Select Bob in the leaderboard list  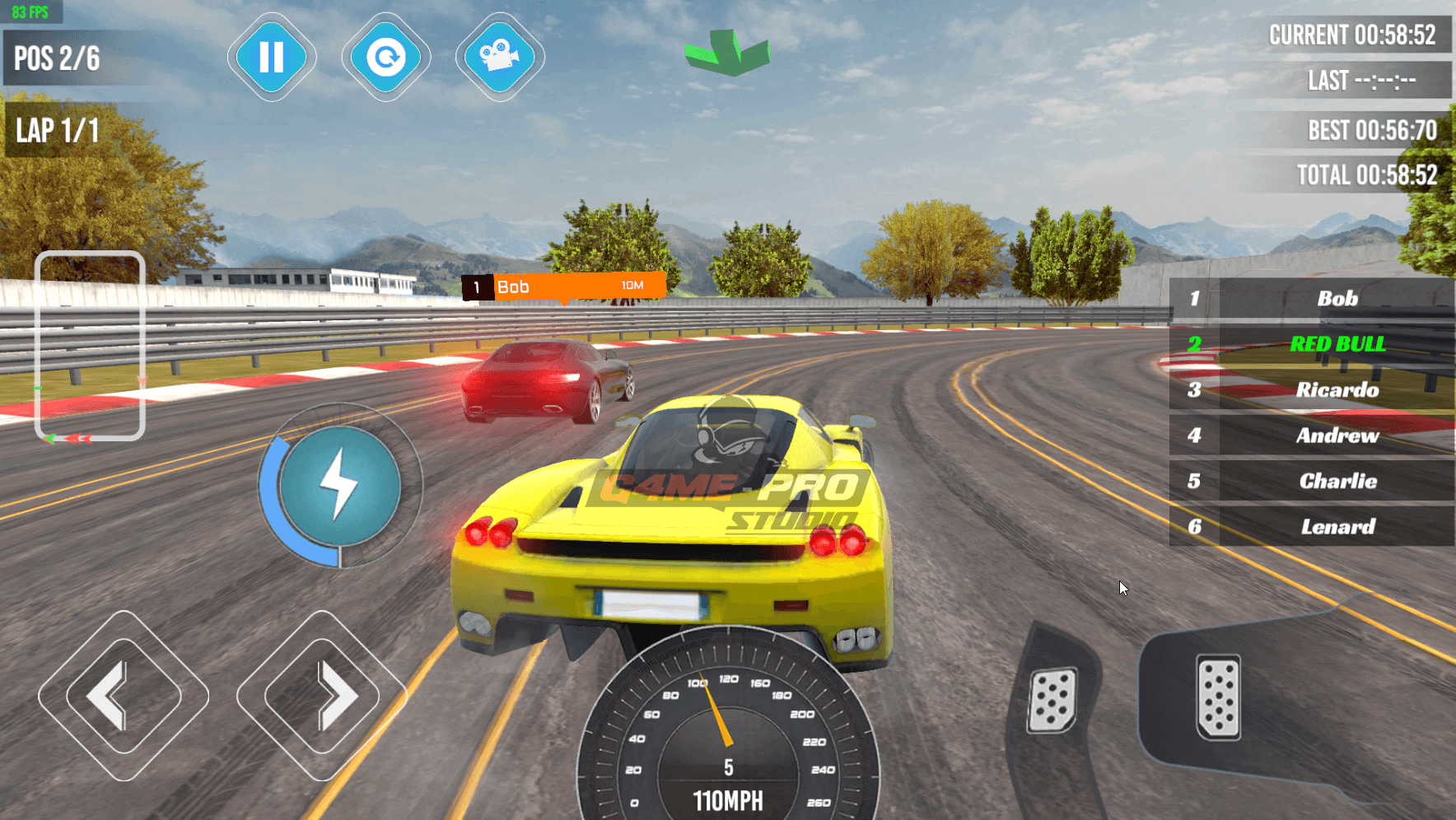pos(1311,299)
